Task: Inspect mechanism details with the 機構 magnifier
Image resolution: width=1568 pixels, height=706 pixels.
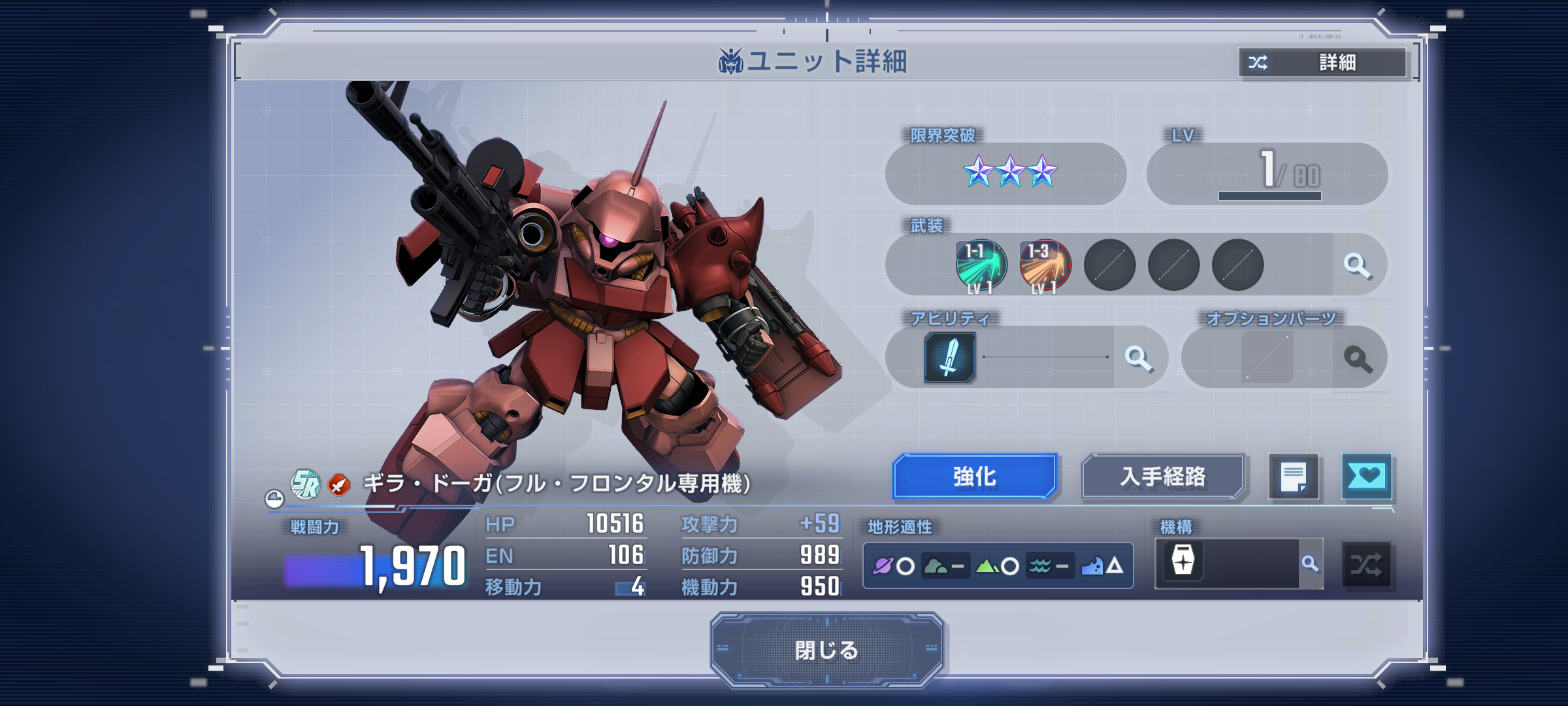Action: click(x=1310, y=563)
